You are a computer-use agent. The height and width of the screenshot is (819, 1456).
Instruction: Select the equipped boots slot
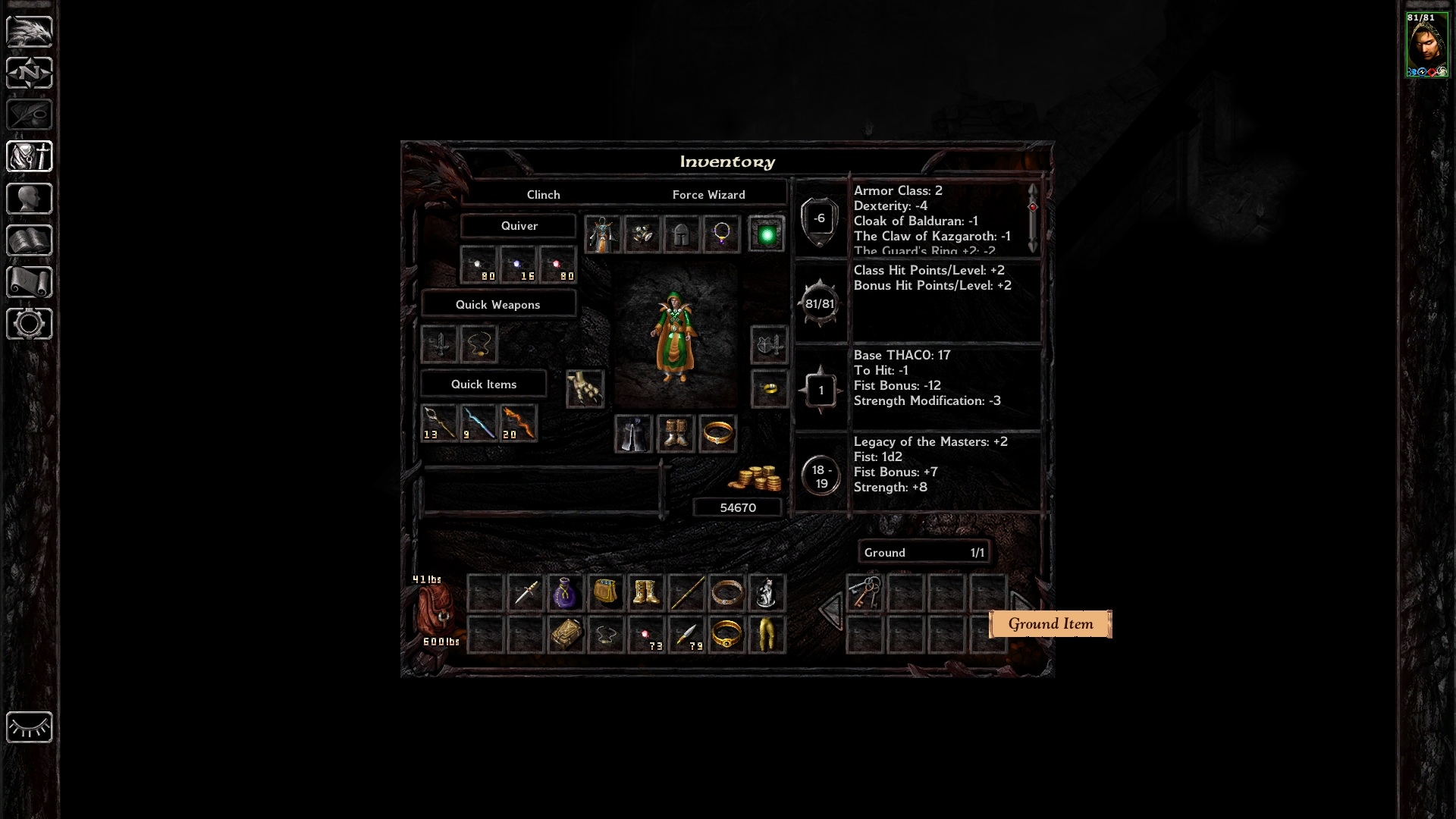click(675, 435)
